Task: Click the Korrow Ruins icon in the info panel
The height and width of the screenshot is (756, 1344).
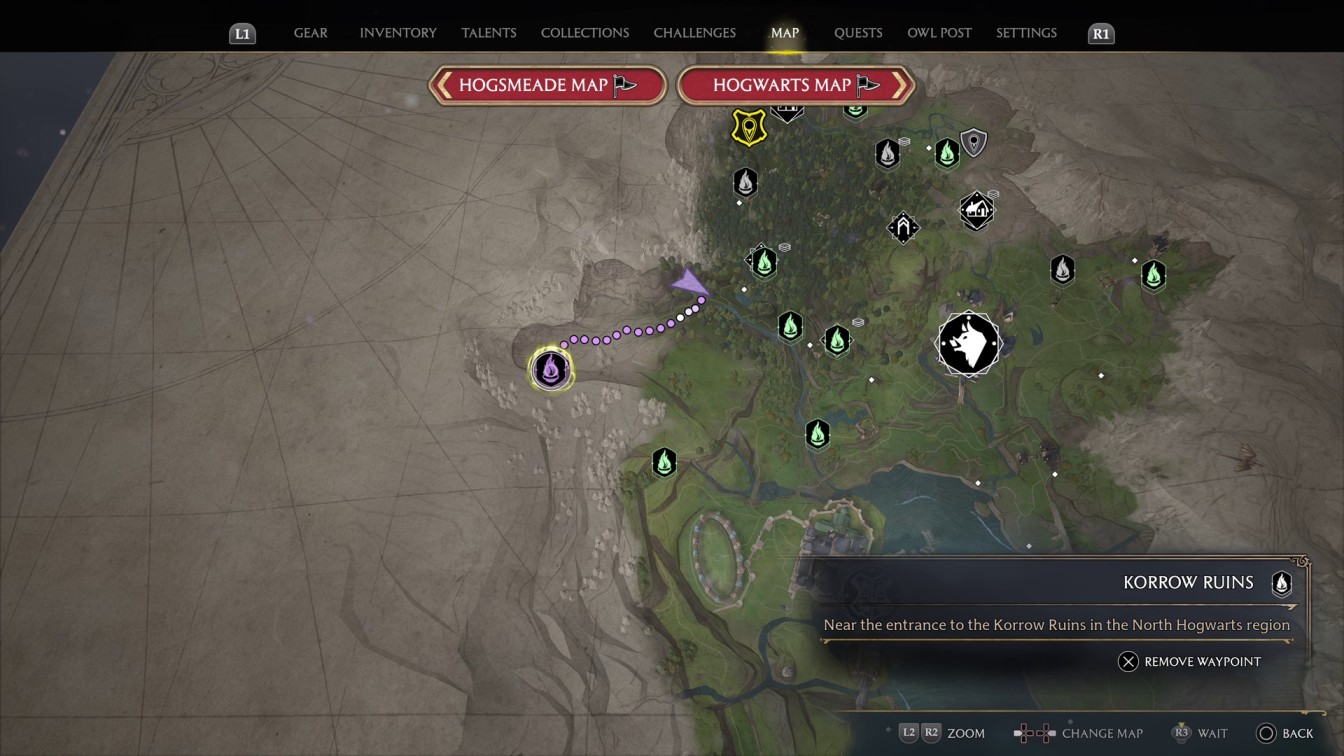Action: 1281,583
